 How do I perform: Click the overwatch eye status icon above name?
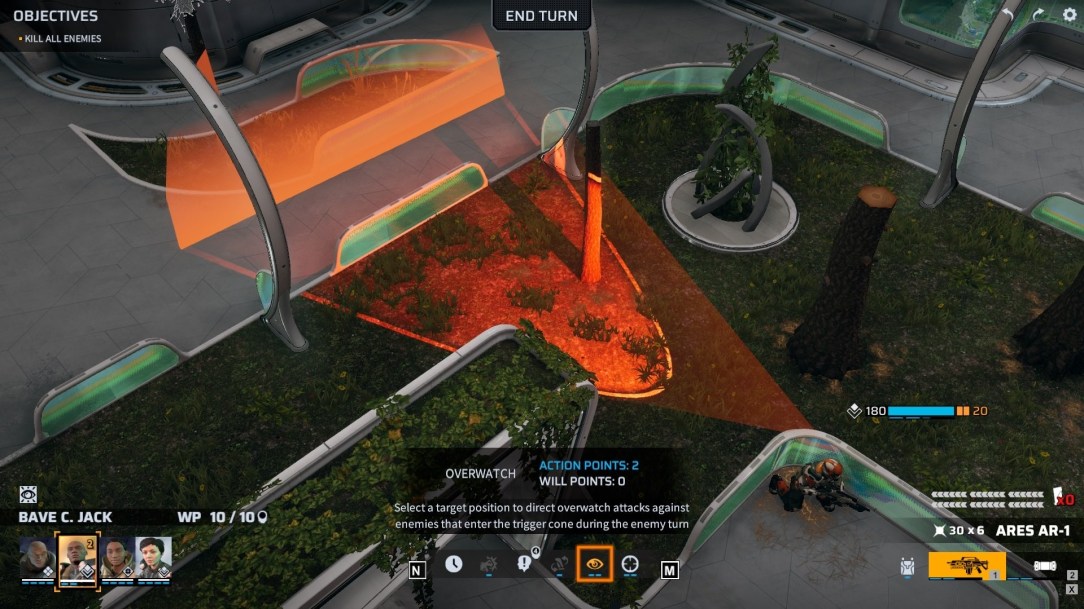pos(28,495)
